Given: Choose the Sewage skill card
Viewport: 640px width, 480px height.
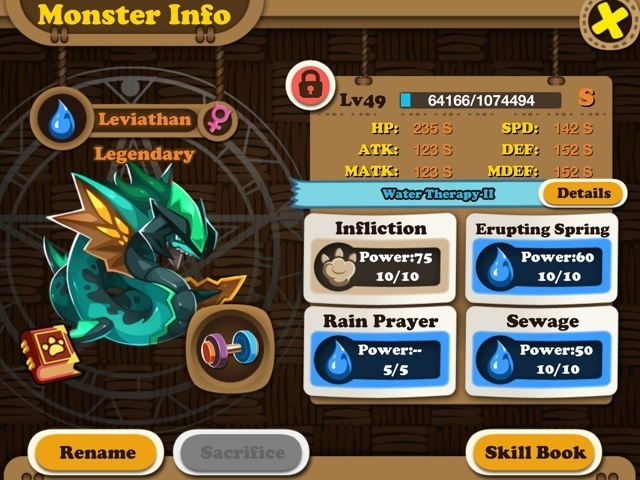Looking at the screenshot, I should tap(542, 347).
